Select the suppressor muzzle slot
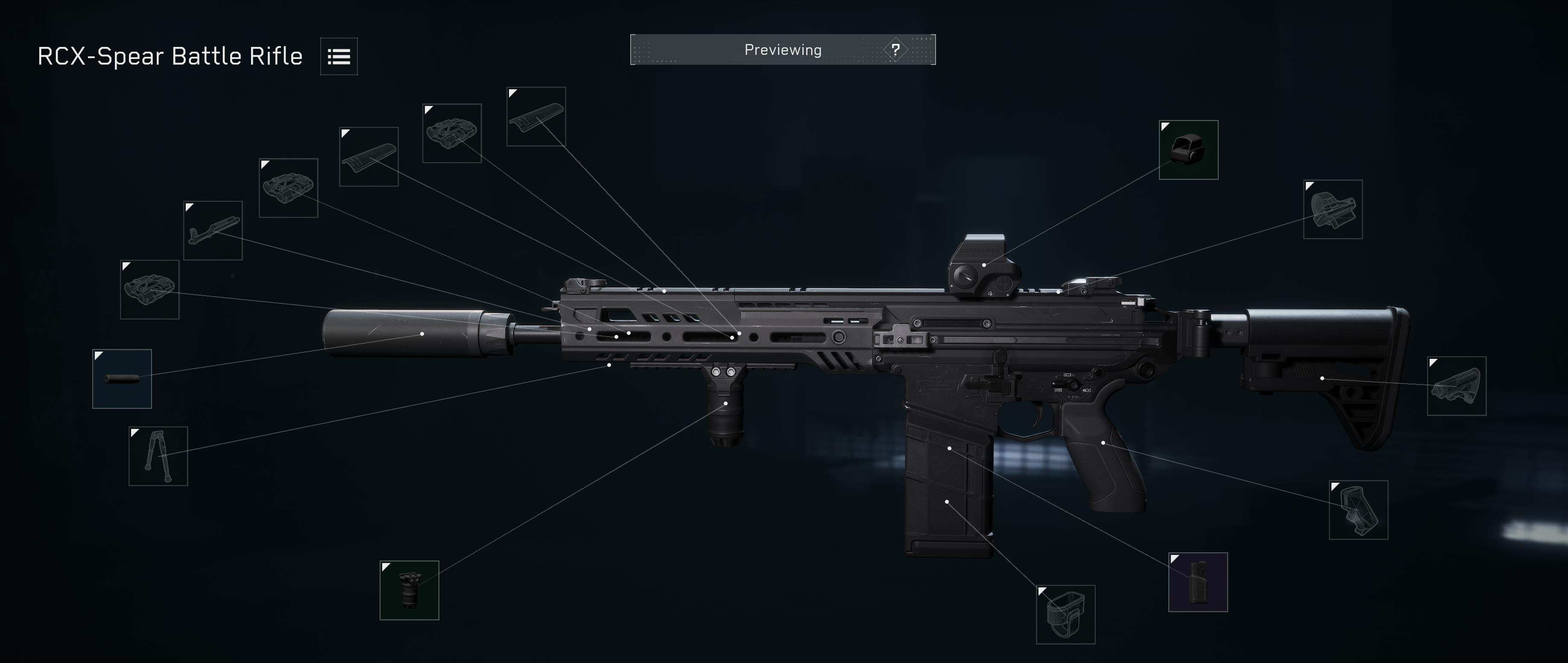This screenshot has height=663, width=1568. [122, 378]
